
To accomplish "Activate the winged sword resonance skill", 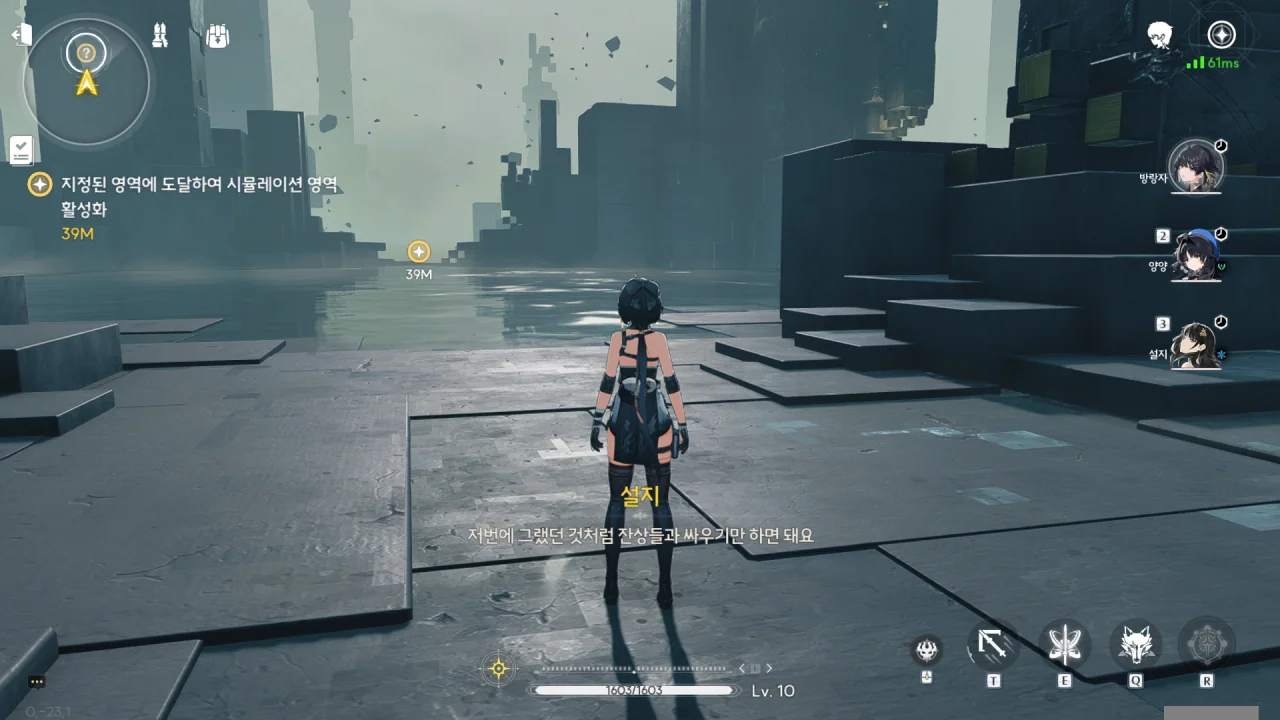I will 1064,646.
